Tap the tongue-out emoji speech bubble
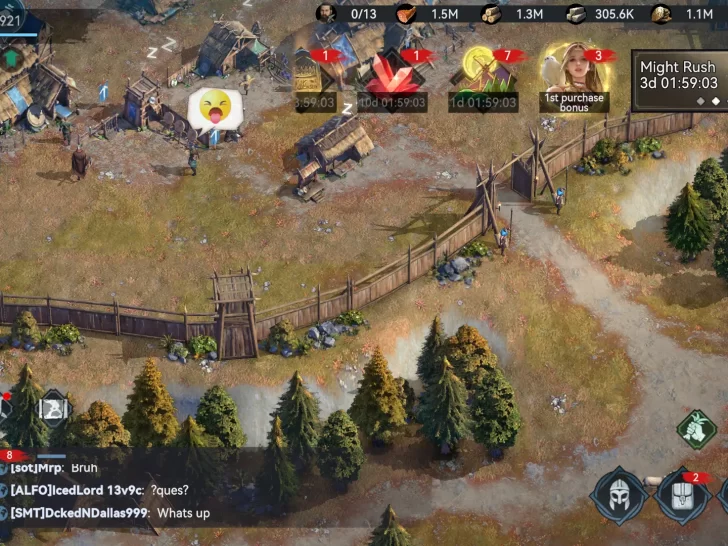 coord(214,107)
